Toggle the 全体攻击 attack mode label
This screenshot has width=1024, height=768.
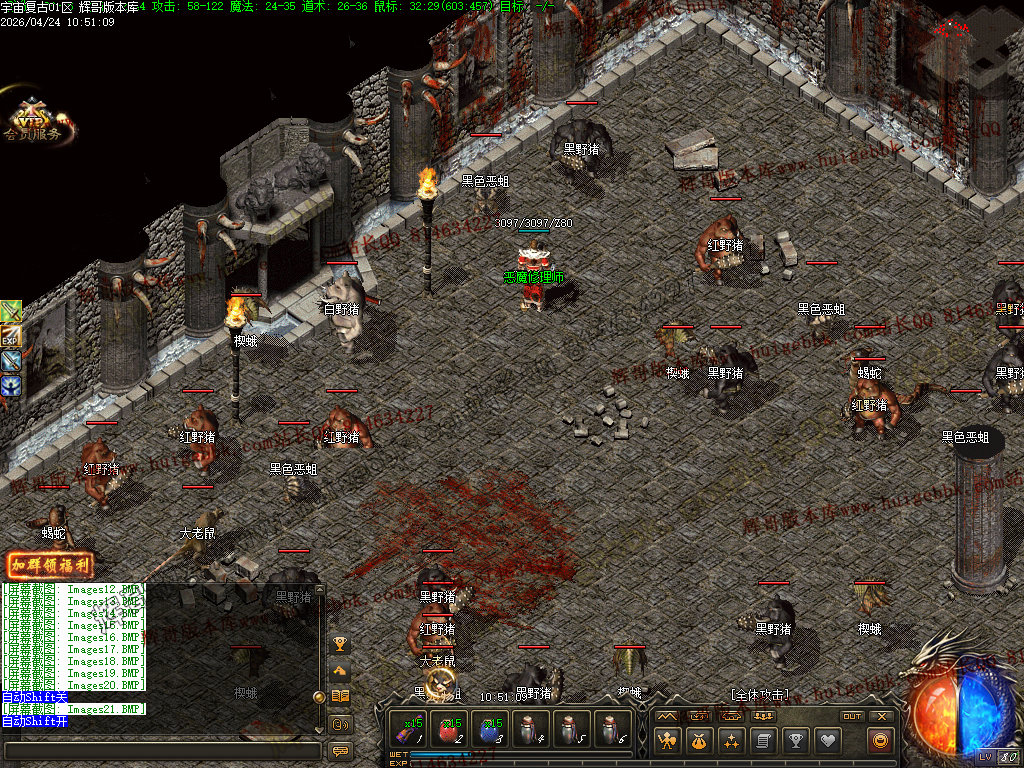point(760,694)
